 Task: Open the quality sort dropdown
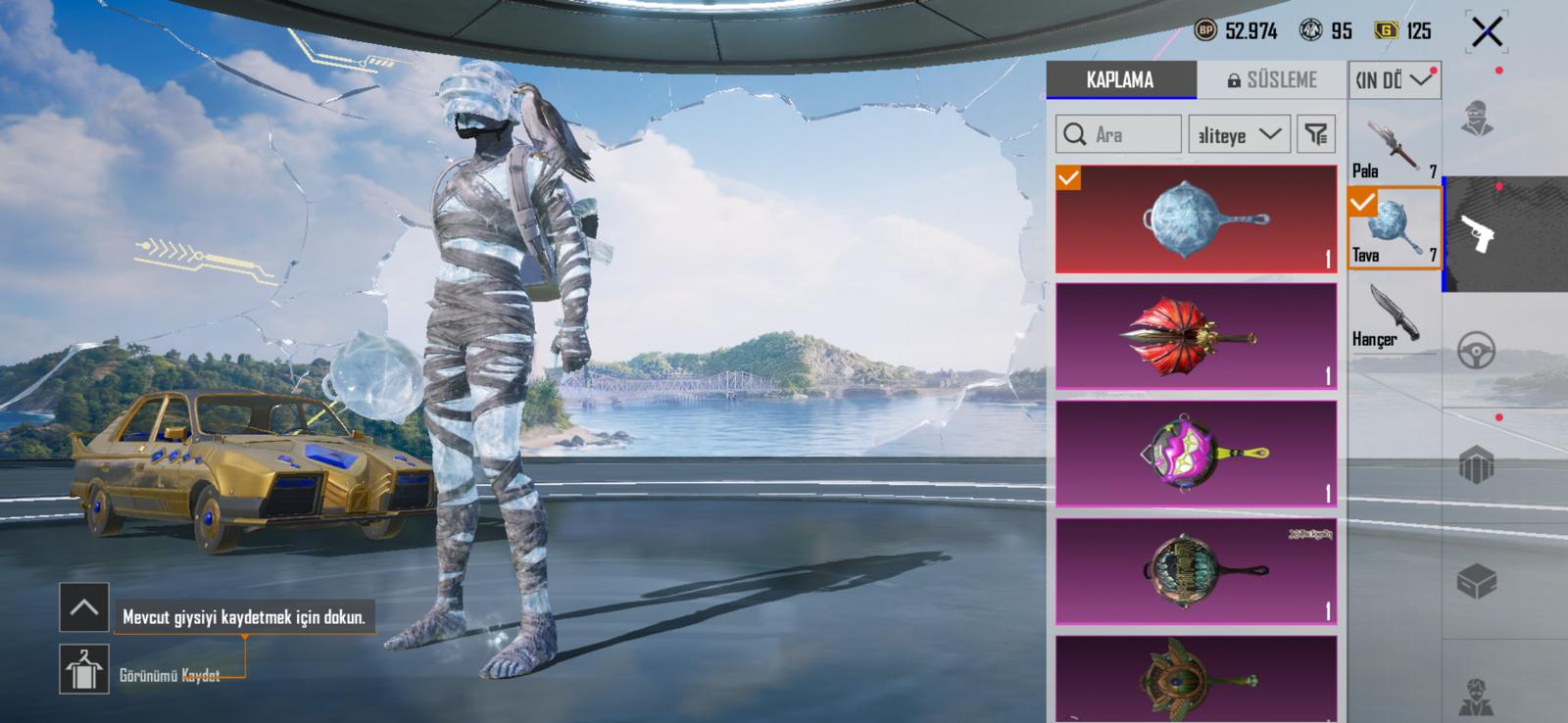pyautogui.click(x=1239, y=134)
